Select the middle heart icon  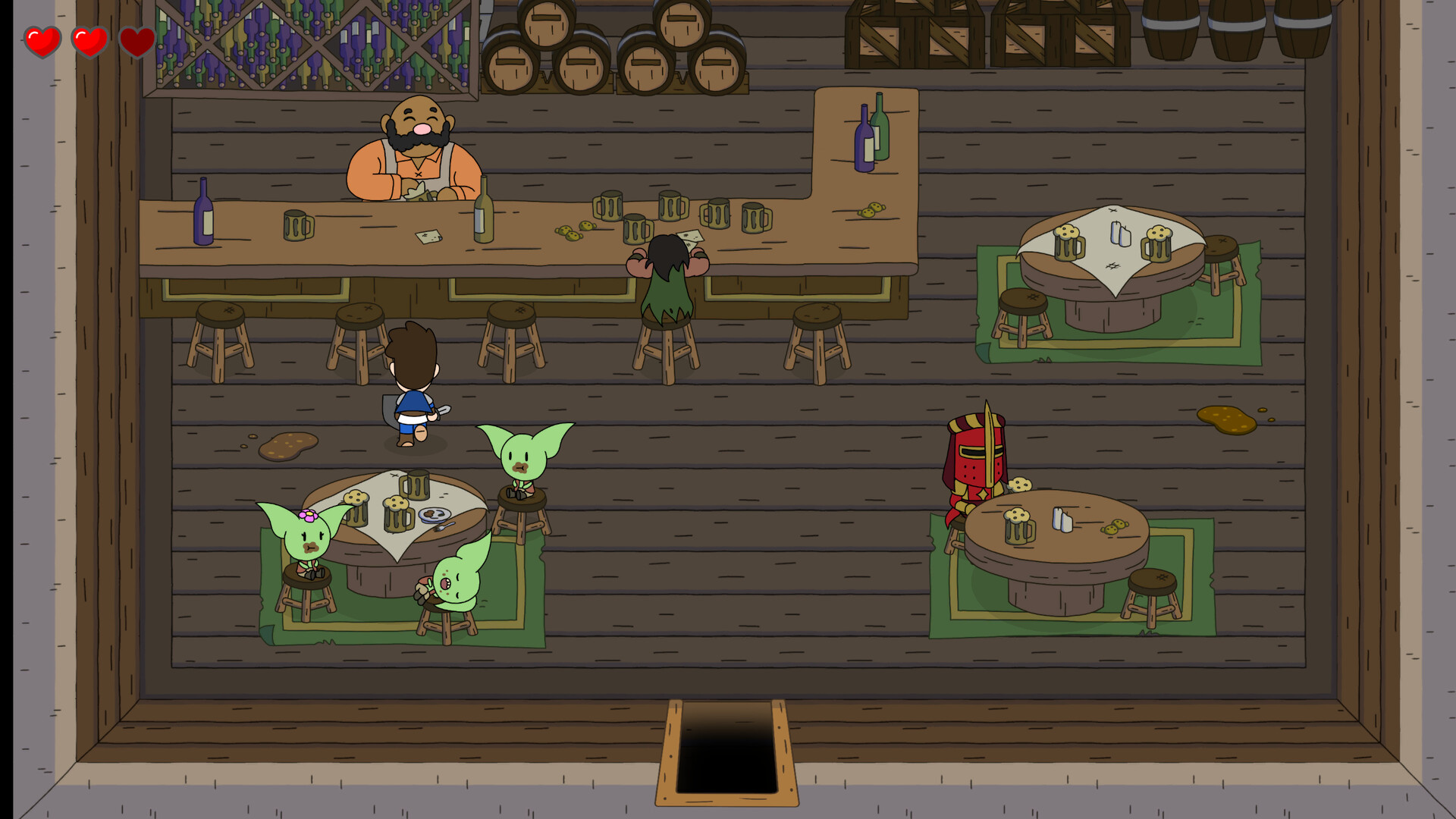pos(89,41)
